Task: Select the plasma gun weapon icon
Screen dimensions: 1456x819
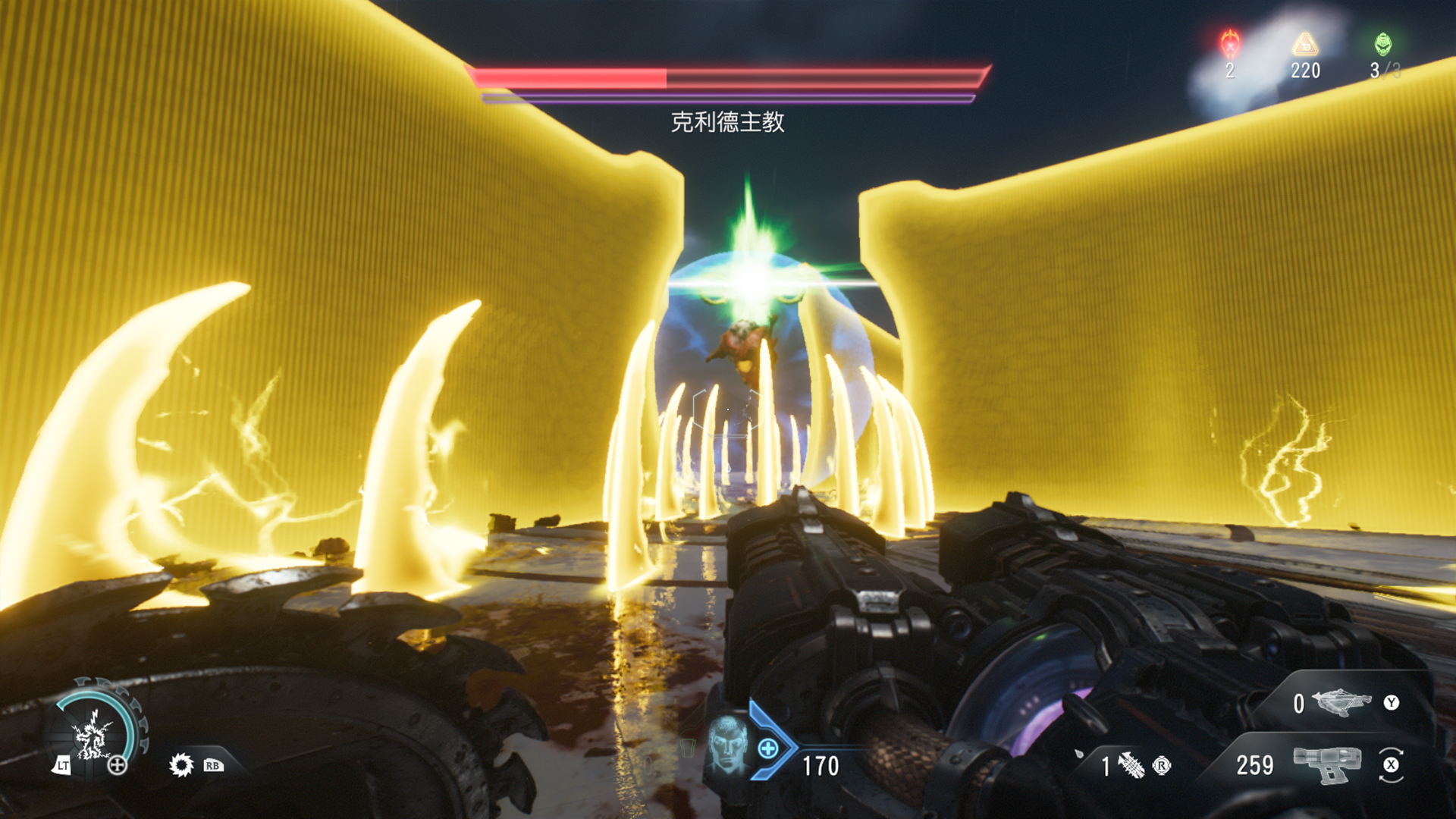Action: tap(1327, 764)
